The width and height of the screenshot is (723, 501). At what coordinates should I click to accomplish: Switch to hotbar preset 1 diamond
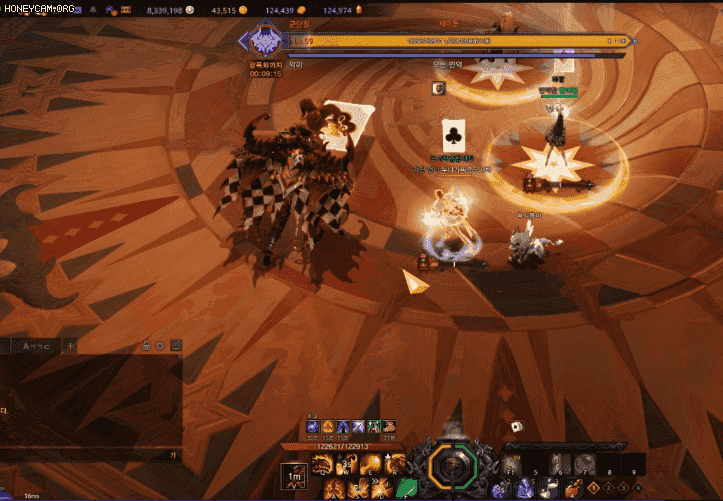[594, 488]
